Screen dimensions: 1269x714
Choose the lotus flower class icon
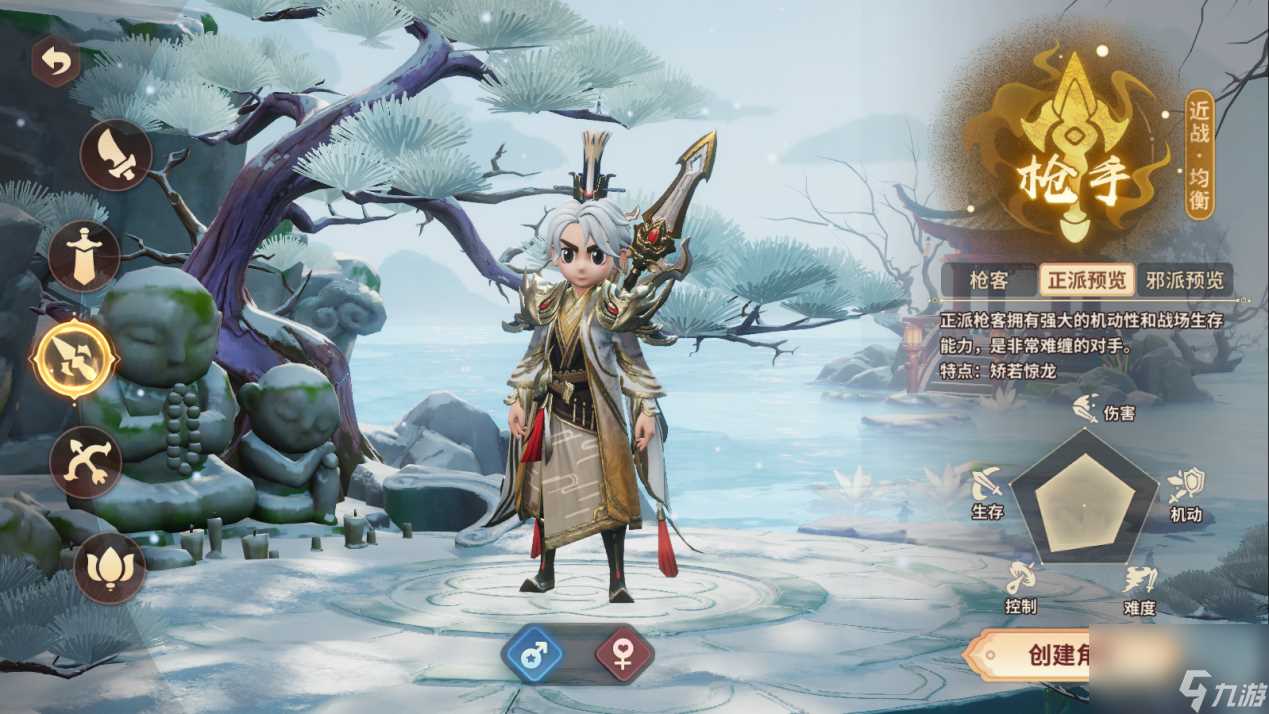pyautogui.click(x=110, y=567)
